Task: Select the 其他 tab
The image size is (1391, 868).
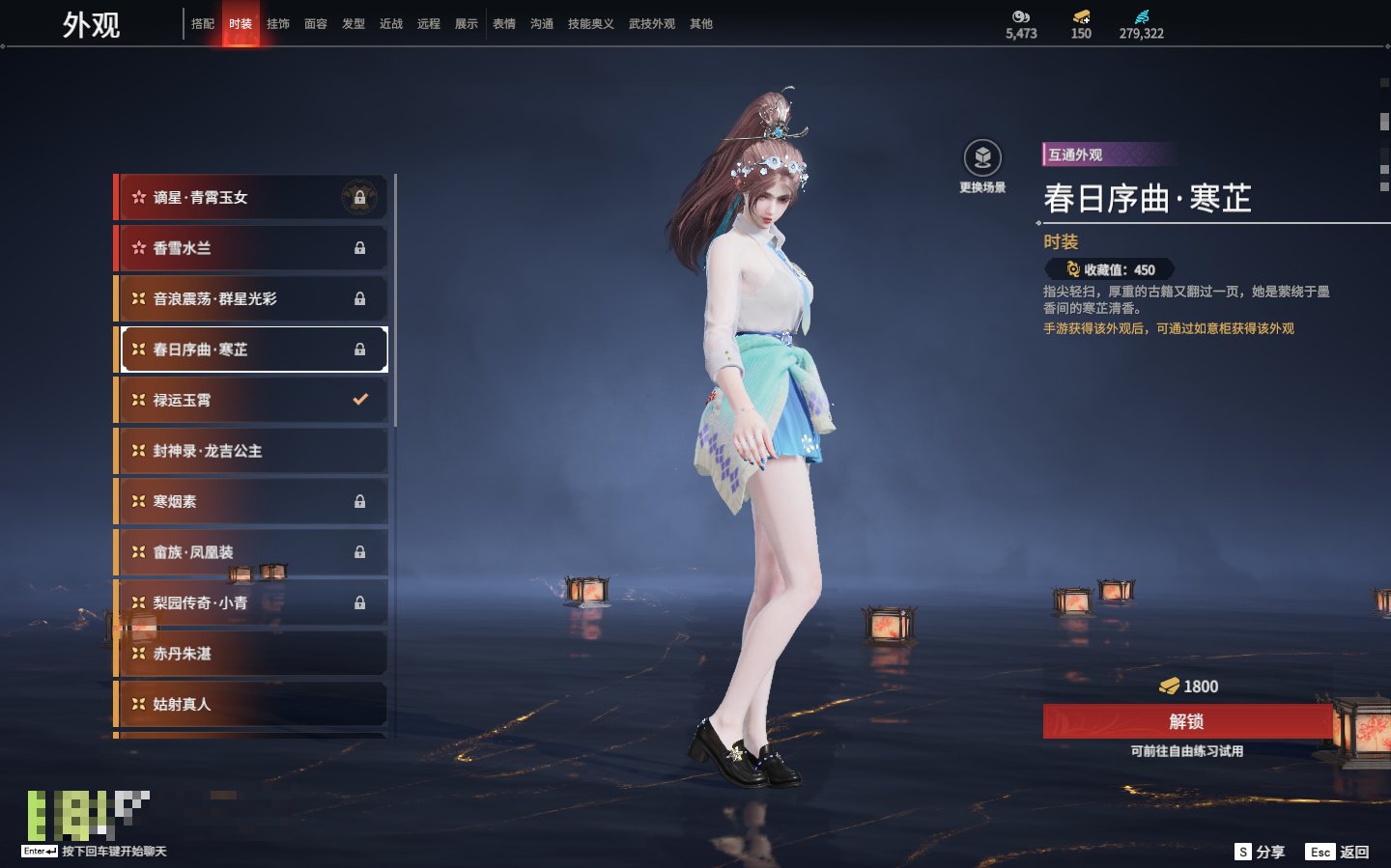Action: click(x=701, y=24)
